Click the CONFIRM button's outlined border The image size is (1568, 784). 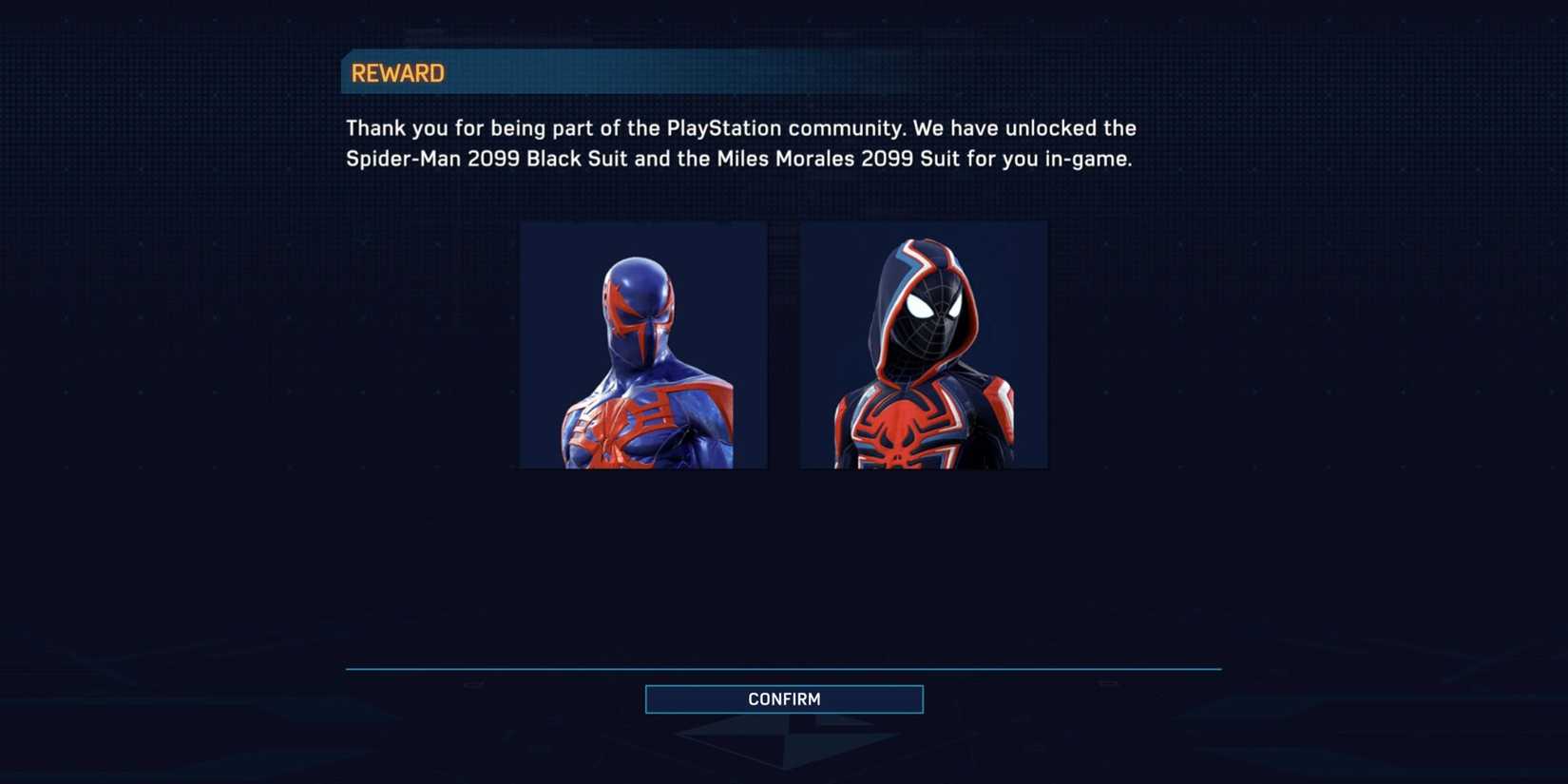(783, 686)
